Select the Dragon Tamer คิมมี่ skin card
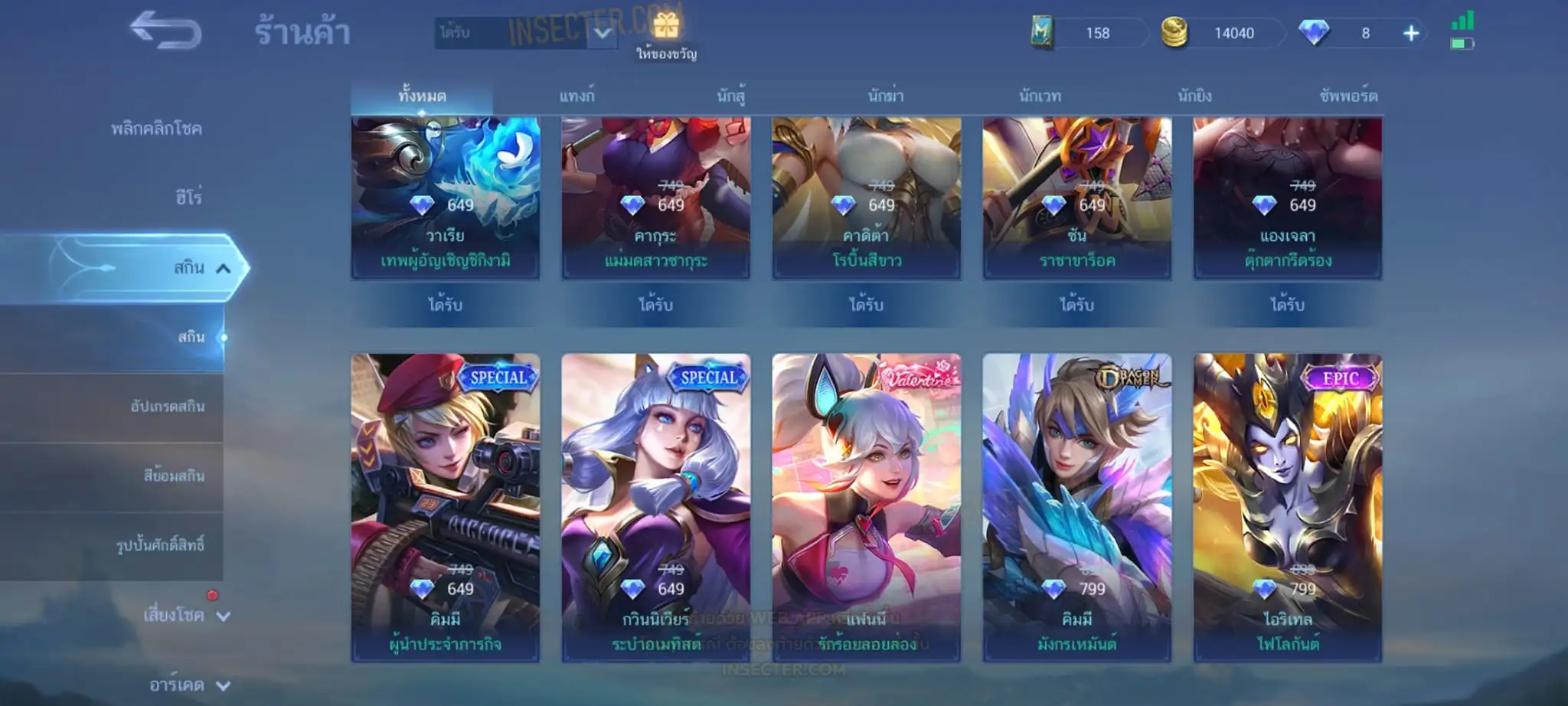This screenshot has height=706, width=1568. point(1076,507)
